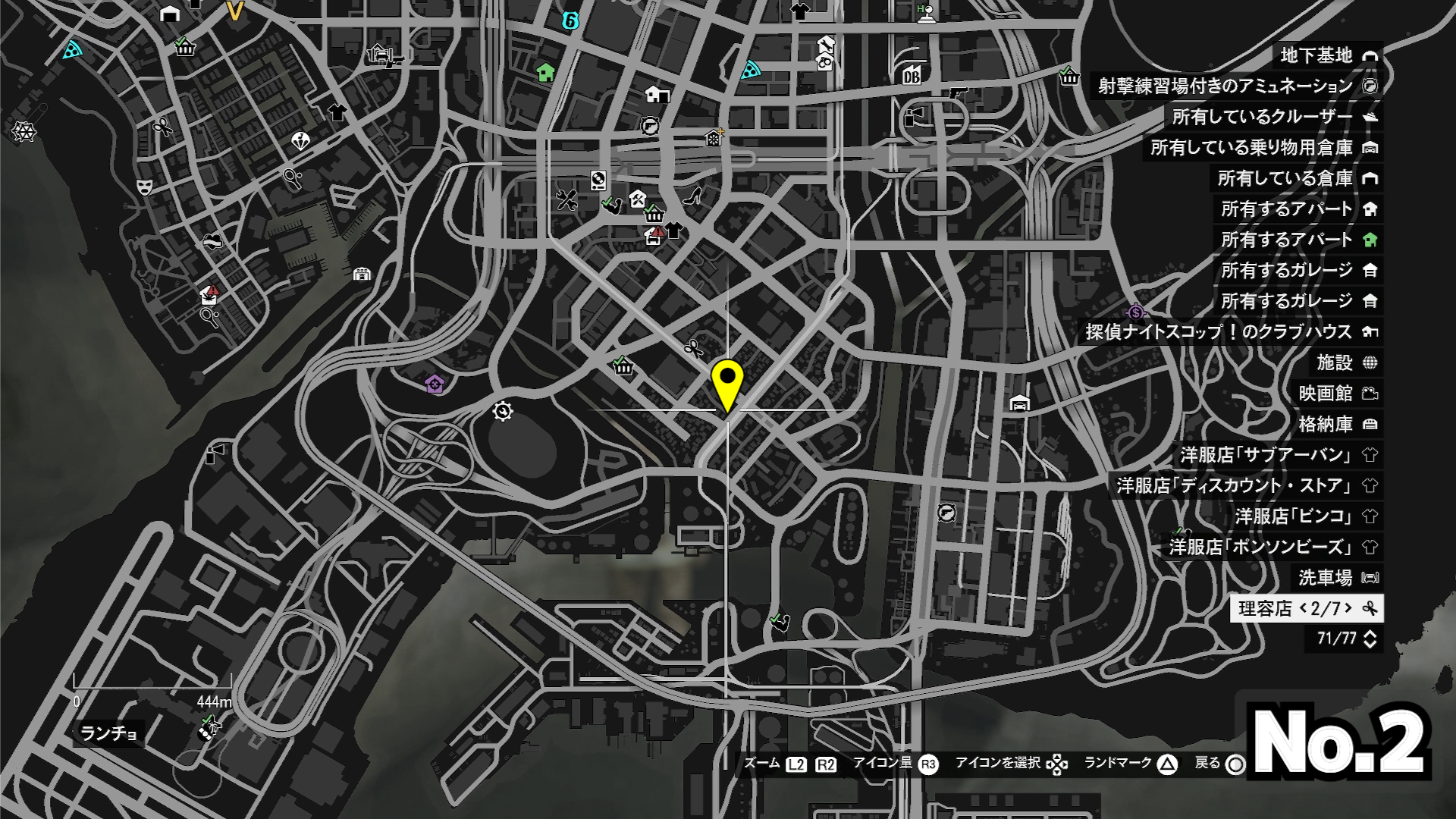Select the scissors barber icon near the waypoint
This screenshot has height=819, width=1456.
693,348
